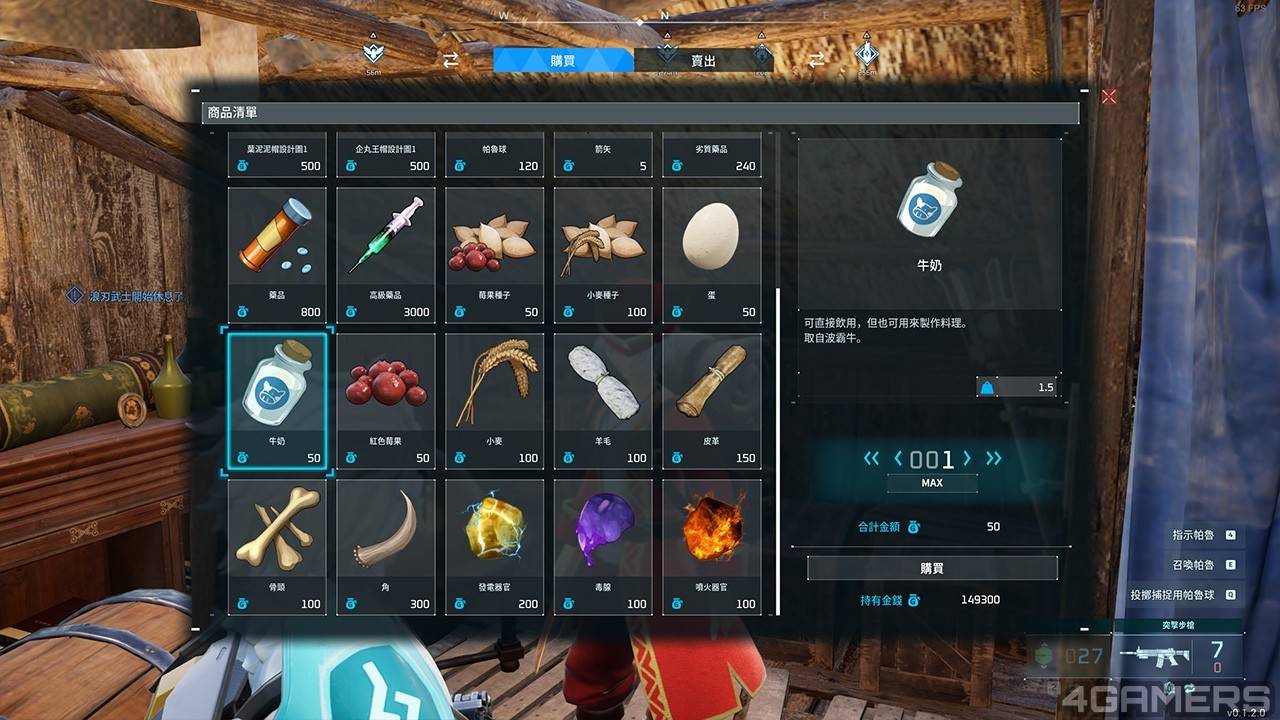
Task: Pick the 噴火器官 flame organ
Action: pos(711,546)
